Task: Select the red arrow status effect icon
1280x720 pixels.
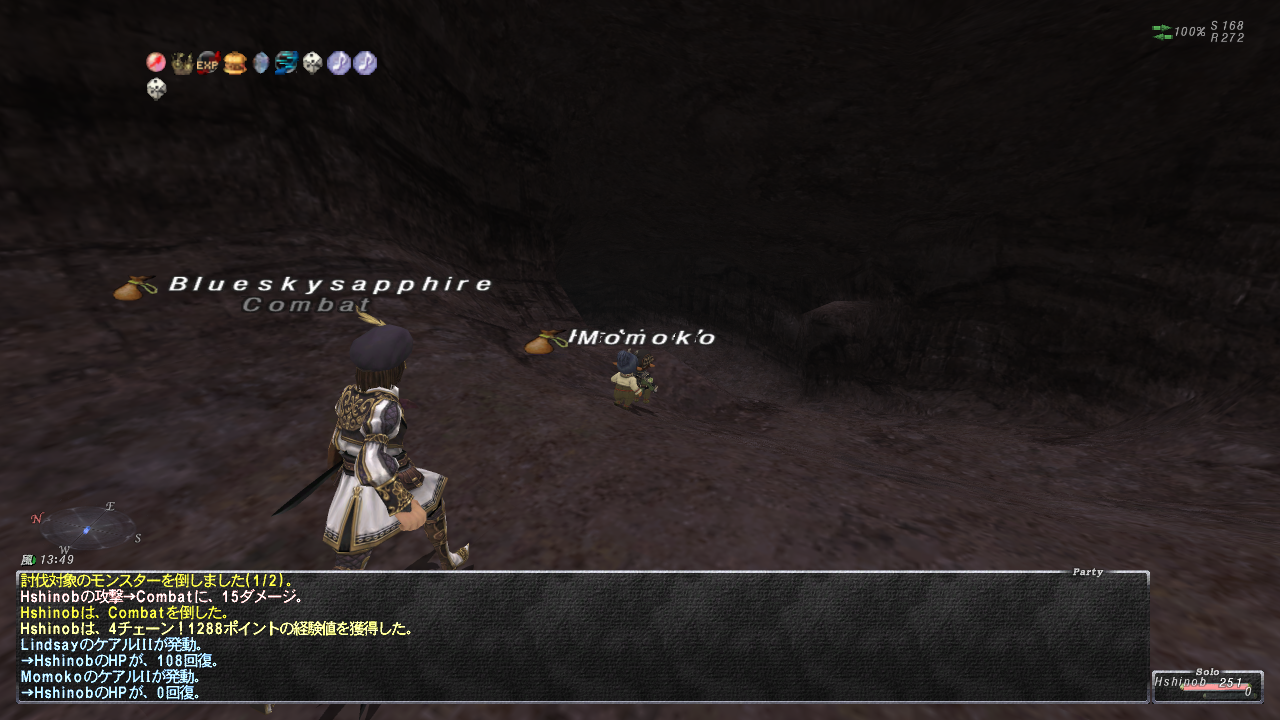Action: (x=156, y=63)
